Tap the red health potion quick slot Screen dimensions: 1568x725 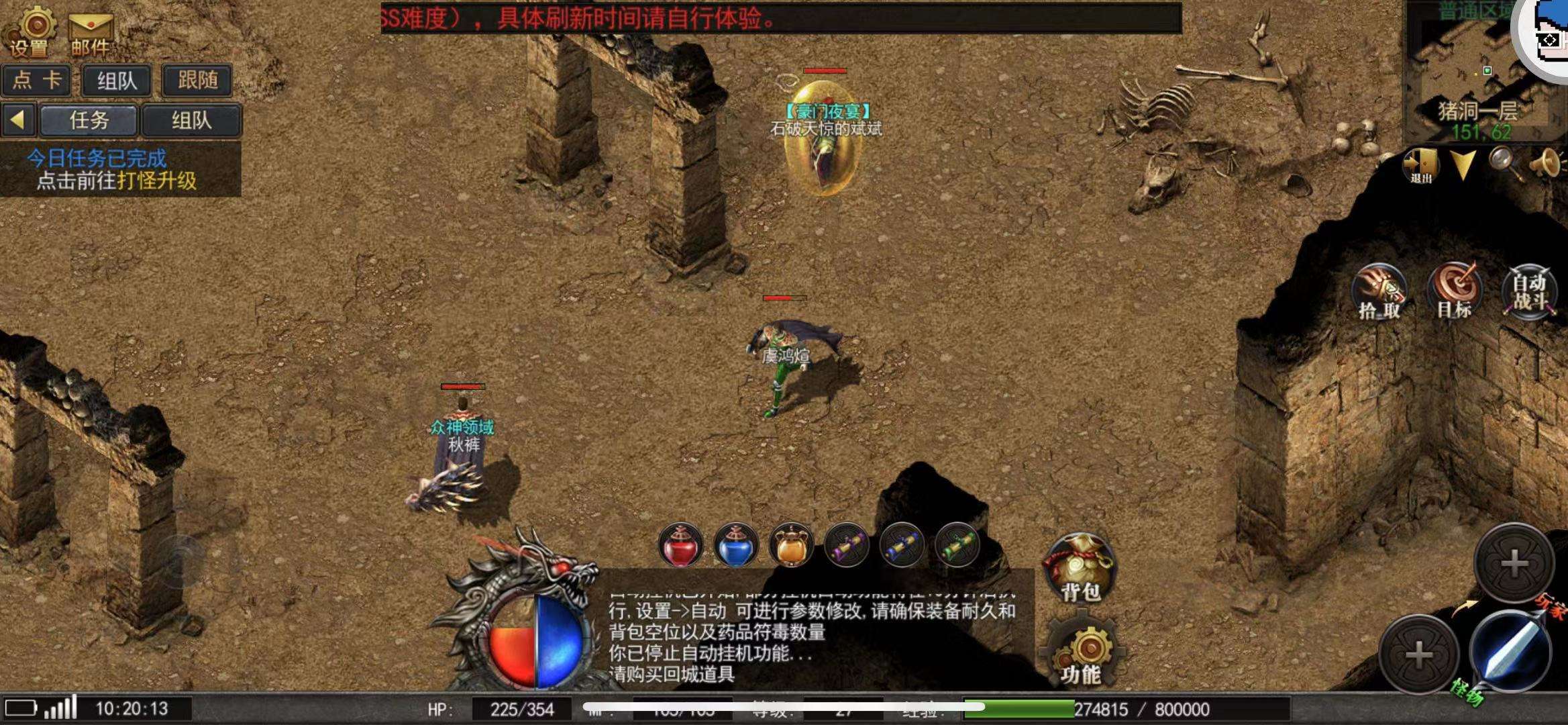click(680, 547)
